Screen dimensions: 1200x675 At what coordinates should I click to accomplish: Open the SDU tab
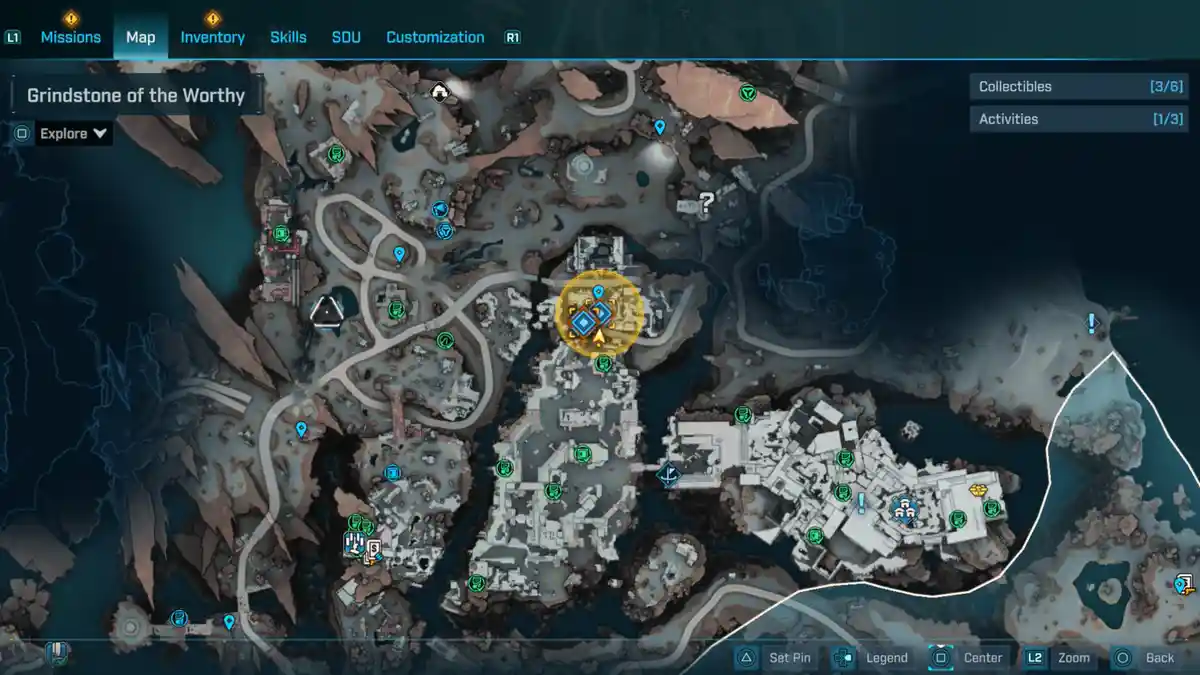pyautogui.click(x=346, y=37)
